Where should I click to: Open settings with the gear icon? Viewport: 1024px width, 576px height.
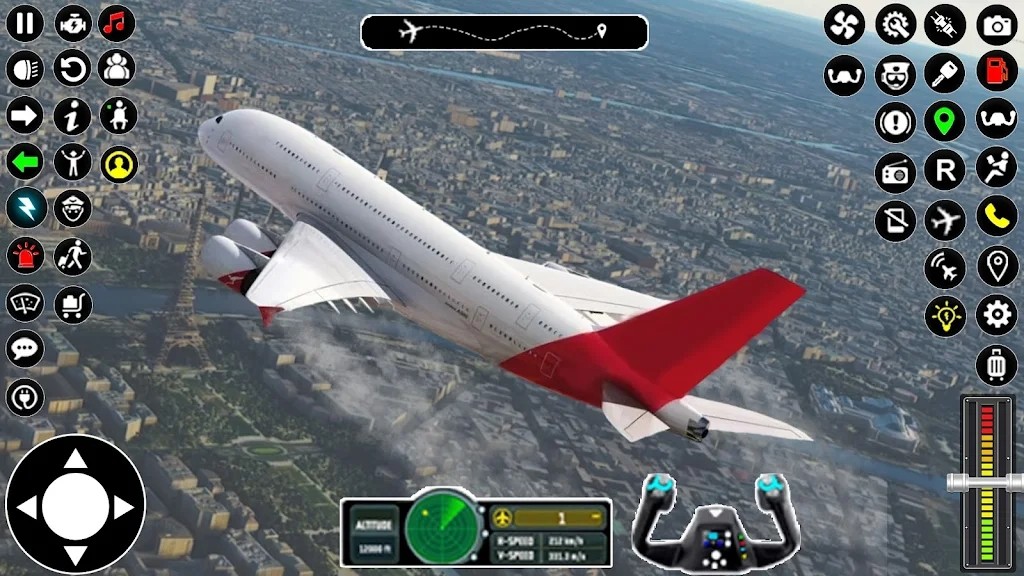996,314
